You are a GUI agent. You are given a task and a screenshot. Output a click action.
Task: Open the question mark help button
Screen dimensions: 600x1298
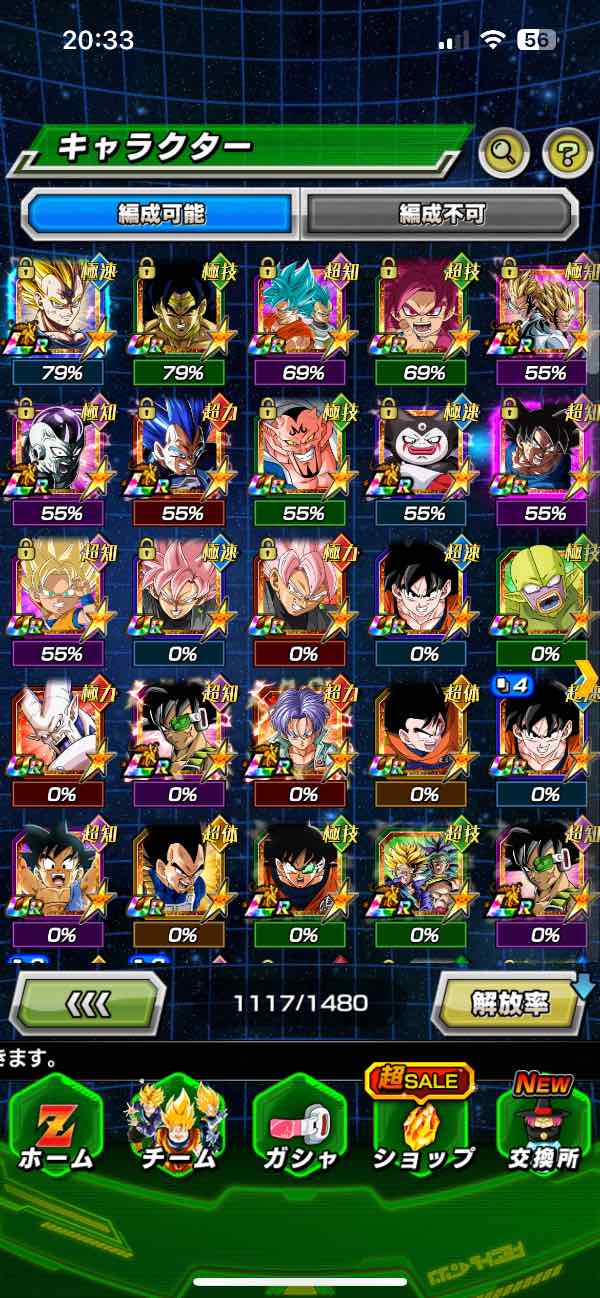(567, 152)
